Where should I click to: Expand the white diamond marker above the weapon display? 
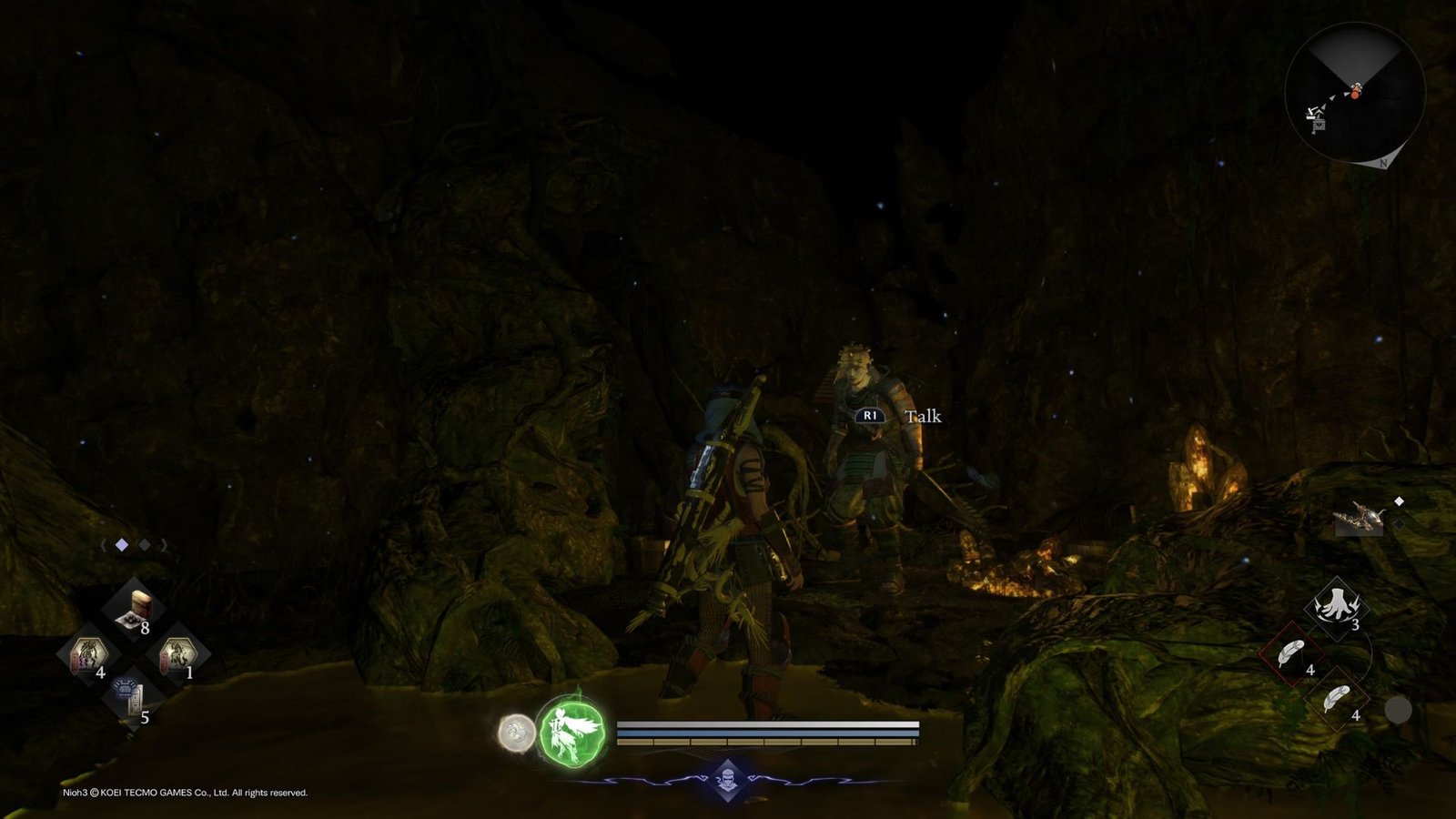tap(1399, 499)
